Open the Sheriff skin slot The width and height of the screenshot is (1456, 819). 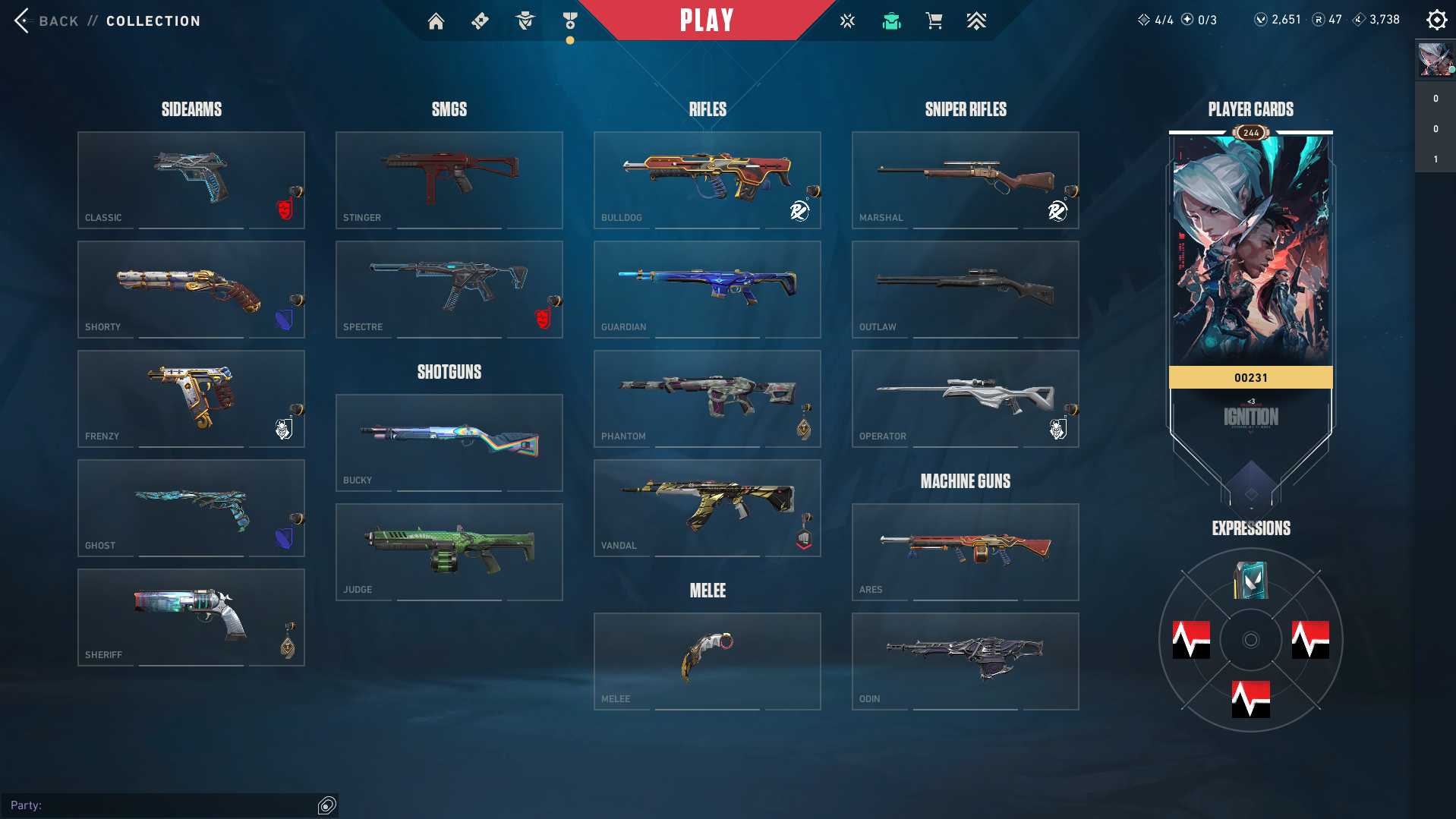[191, 617]
